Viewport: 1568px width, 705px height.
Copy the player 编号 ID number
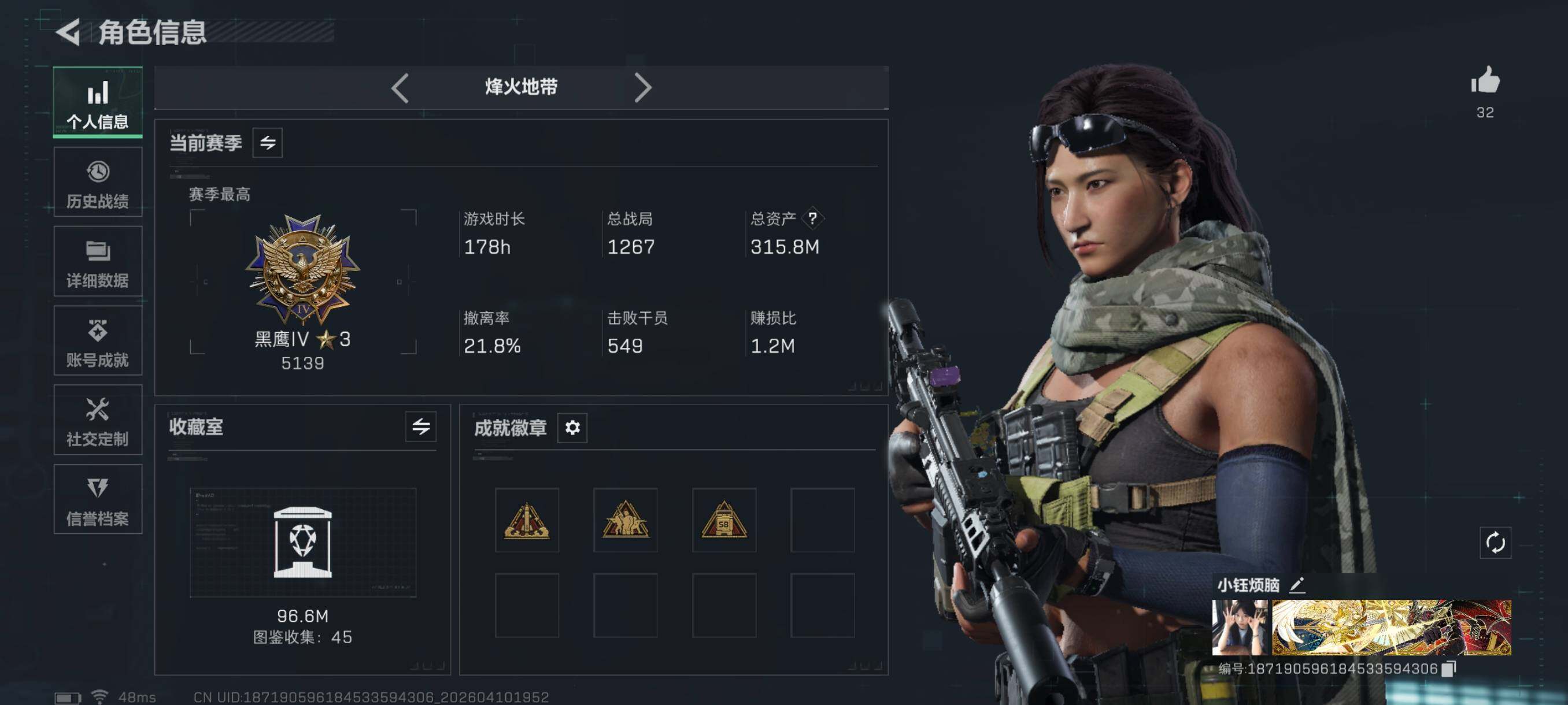1450,669
